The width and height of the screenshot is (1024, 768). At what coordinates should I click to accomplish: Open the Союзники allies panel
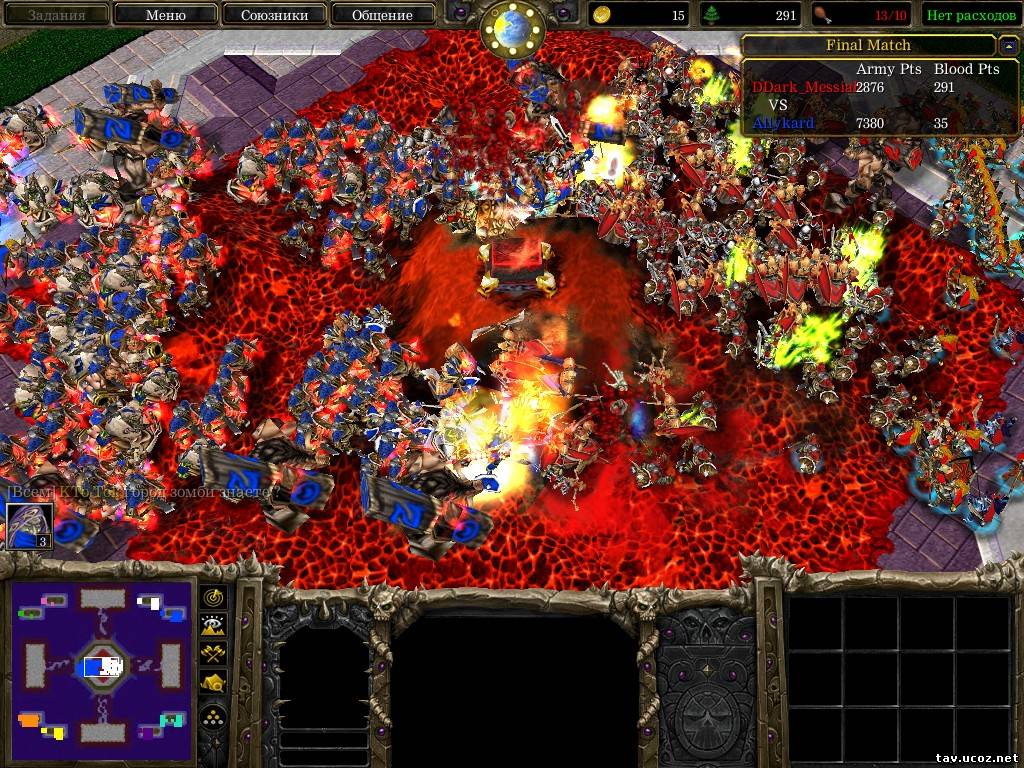coord(273,15)
